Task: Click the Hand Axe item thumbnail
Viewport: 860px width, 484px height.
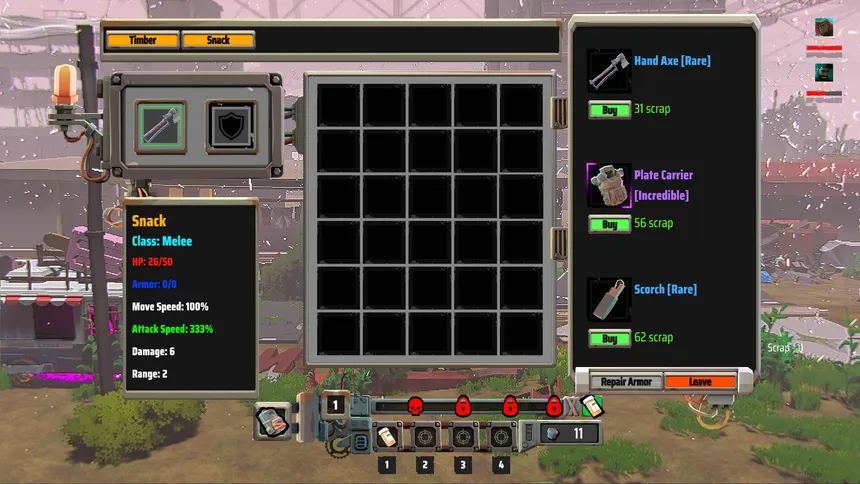Action: [x=609, y=72]
